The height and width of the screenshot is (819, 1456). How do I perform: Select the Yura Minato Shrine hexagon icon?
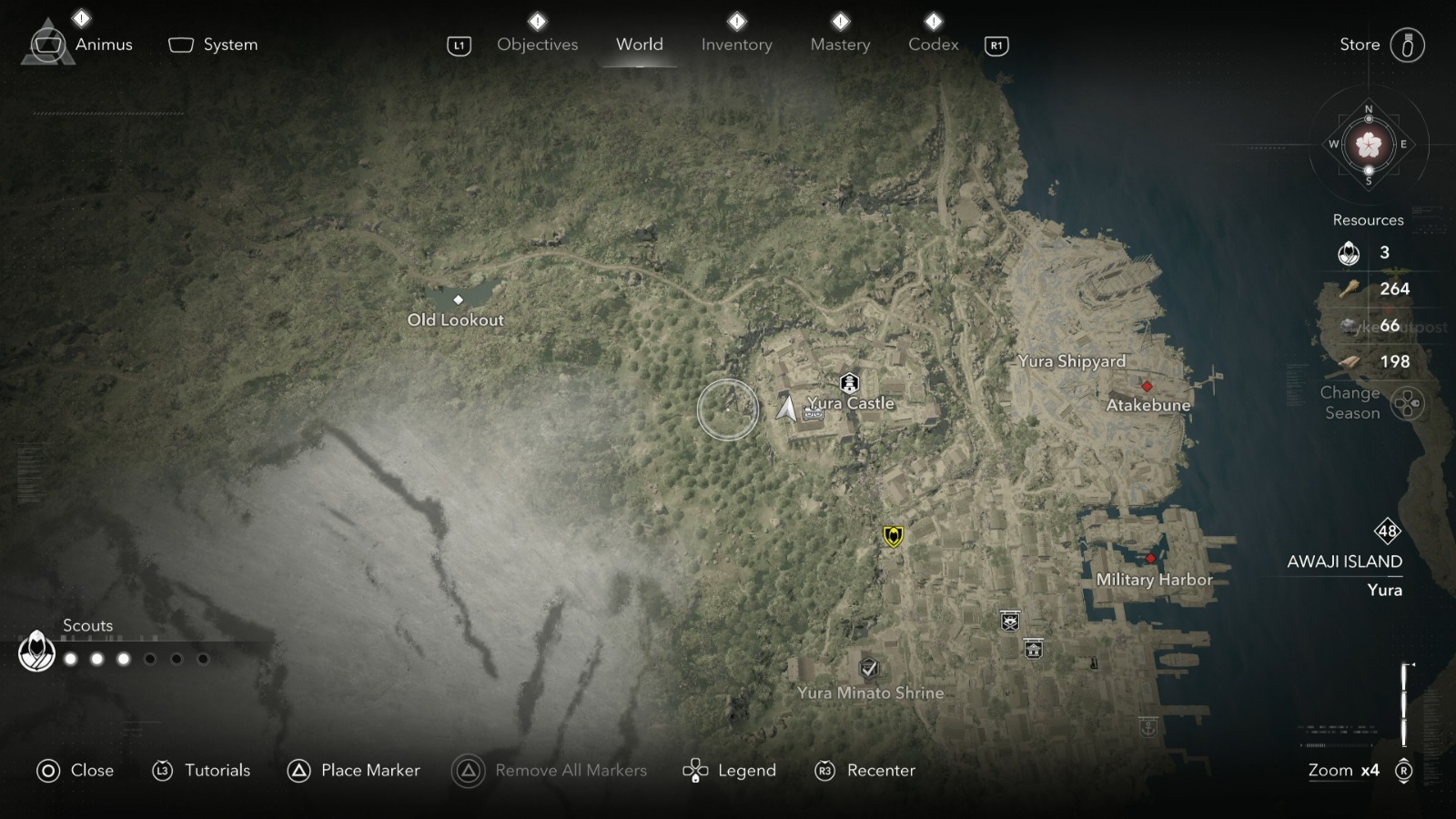871,667
